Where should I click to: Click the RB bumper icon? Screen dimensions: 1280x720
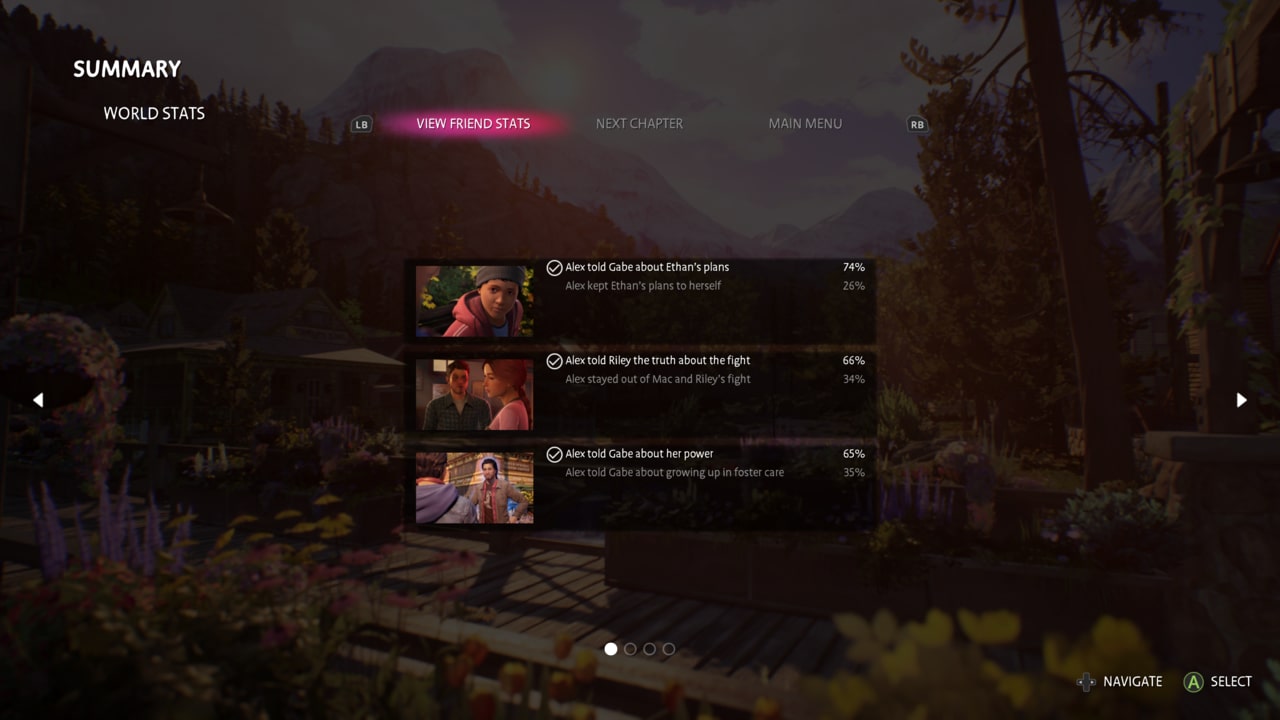coord(917,124)
